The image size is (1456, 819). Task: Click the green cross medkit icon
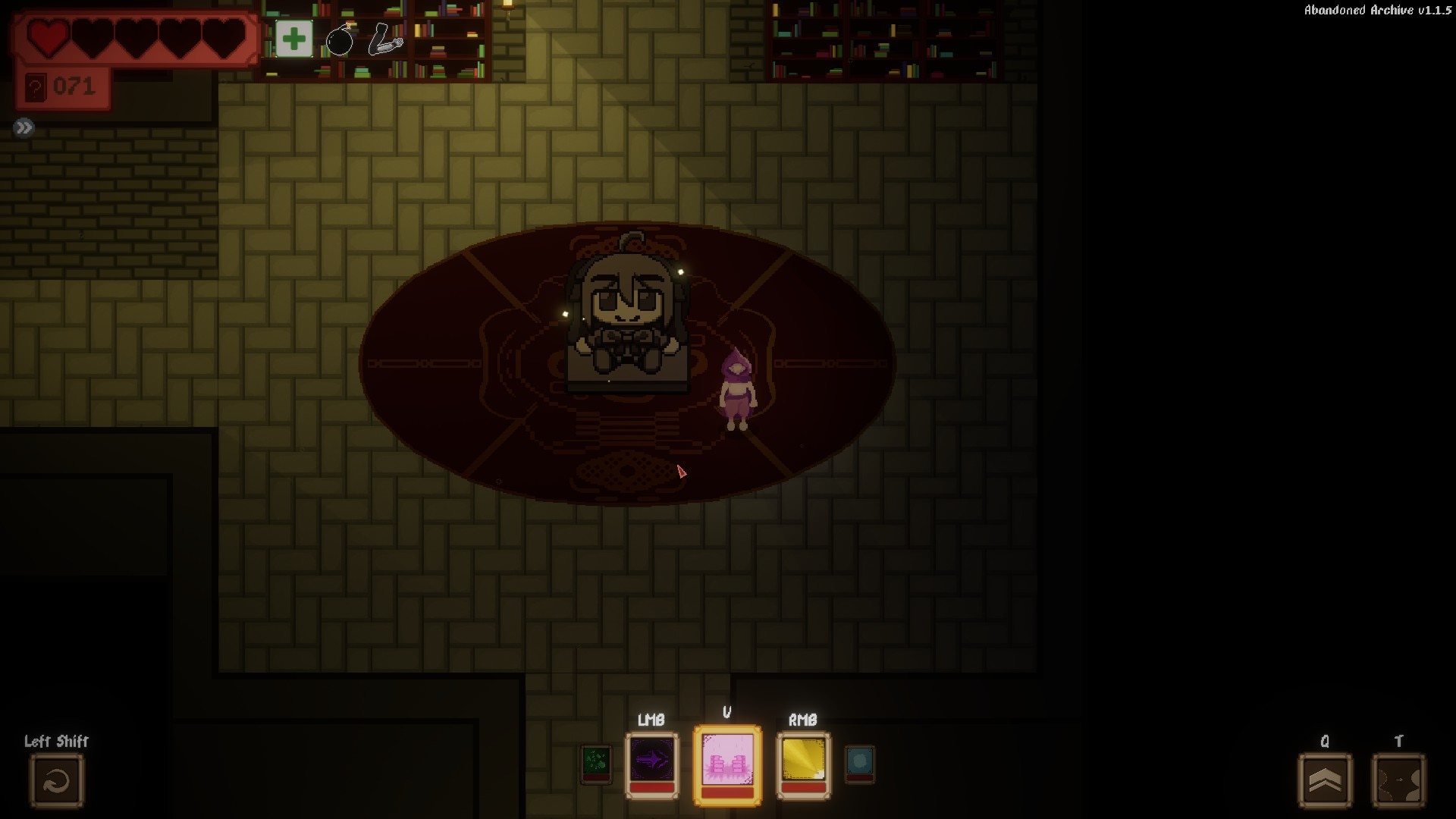[293, 39]
